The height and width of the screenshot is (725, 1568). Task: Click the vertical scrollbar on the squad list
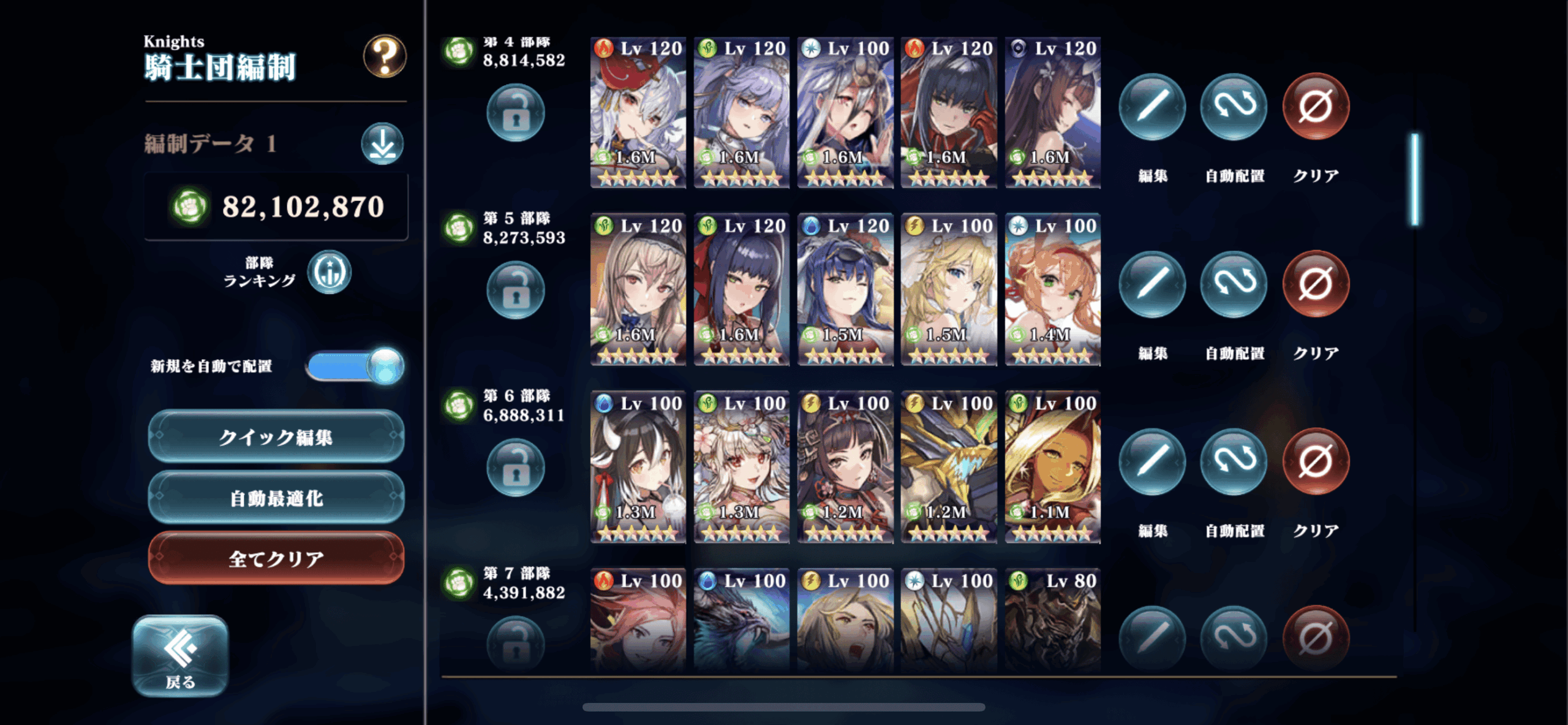click(1415, 179)
